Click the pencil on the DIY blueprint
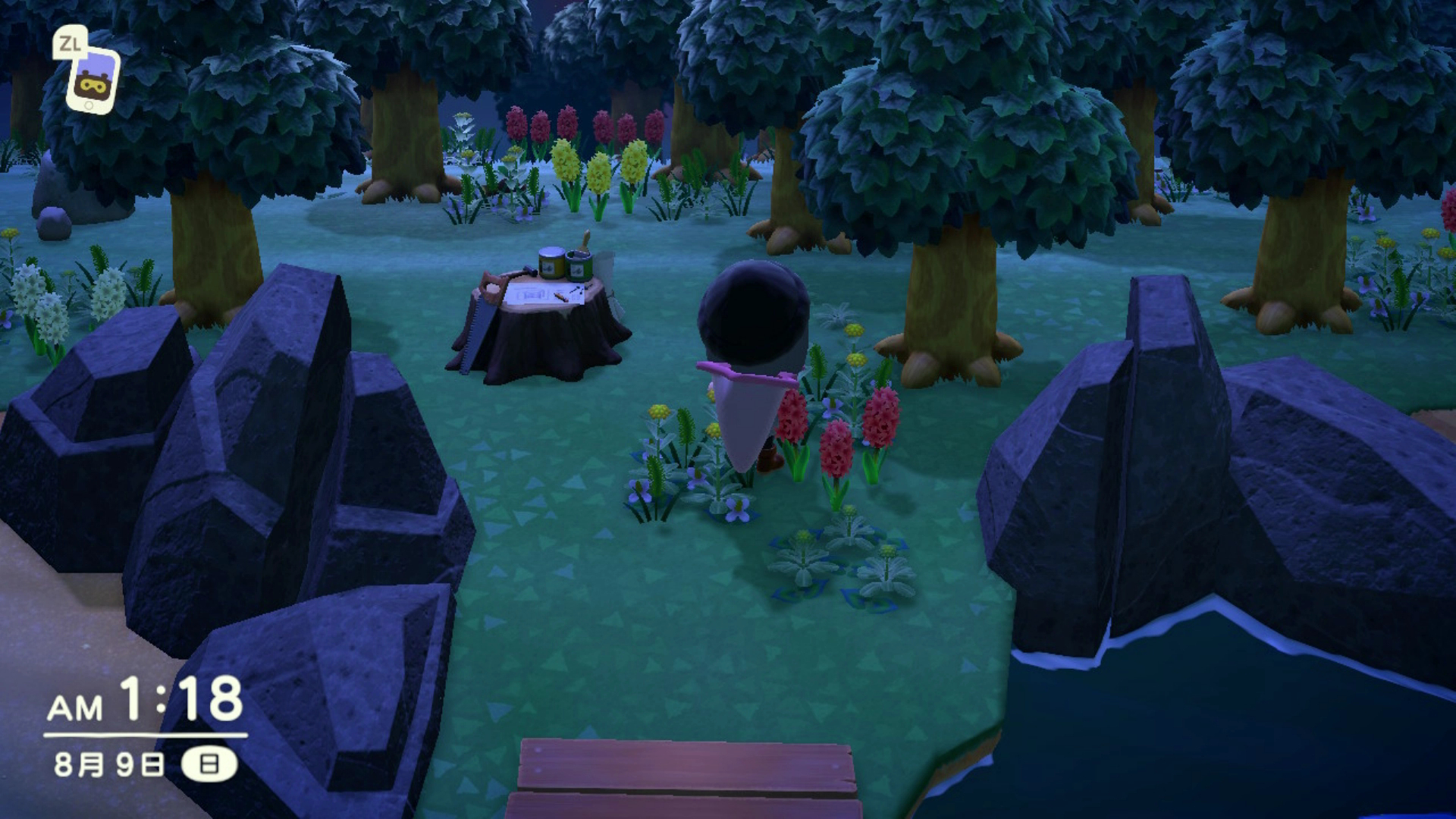This screenshot has height=819, width=1456. point(561,297)
